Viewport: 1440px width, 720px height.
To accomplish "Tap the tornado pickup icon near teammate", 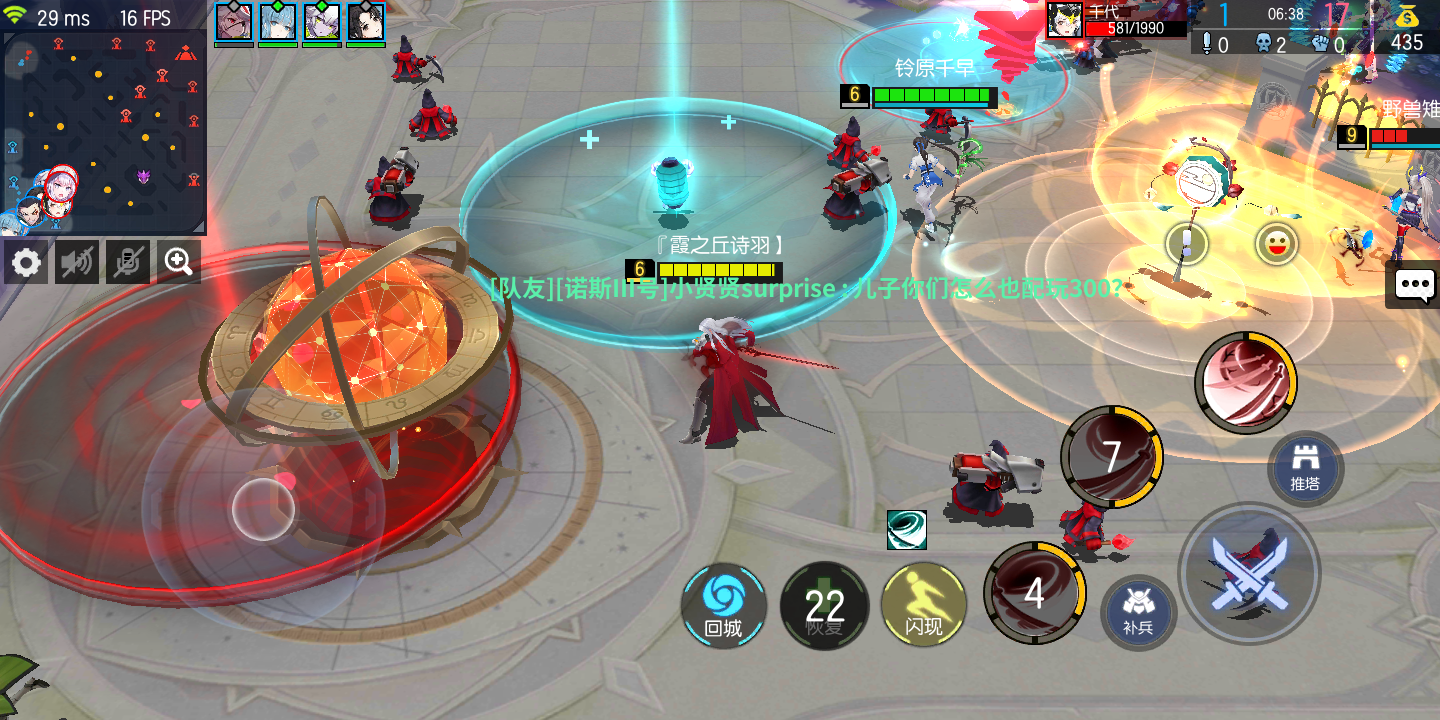I will pyautogui.click(x=908, y=529).
